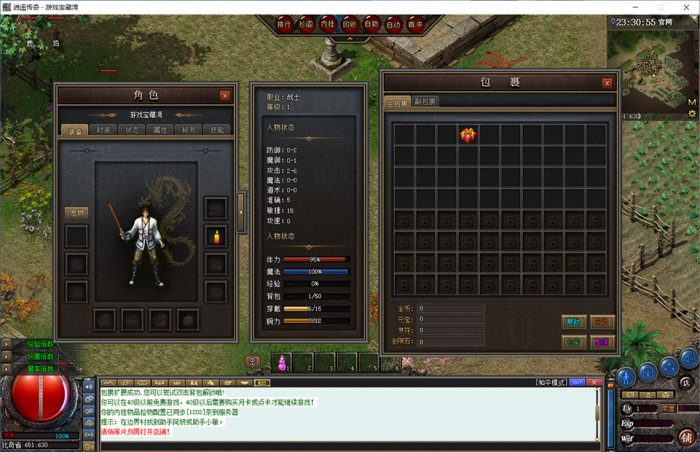This screenshot has width=700, height=452.
Task: Close the 角色 character panel
Action: [x=225, y=96]
